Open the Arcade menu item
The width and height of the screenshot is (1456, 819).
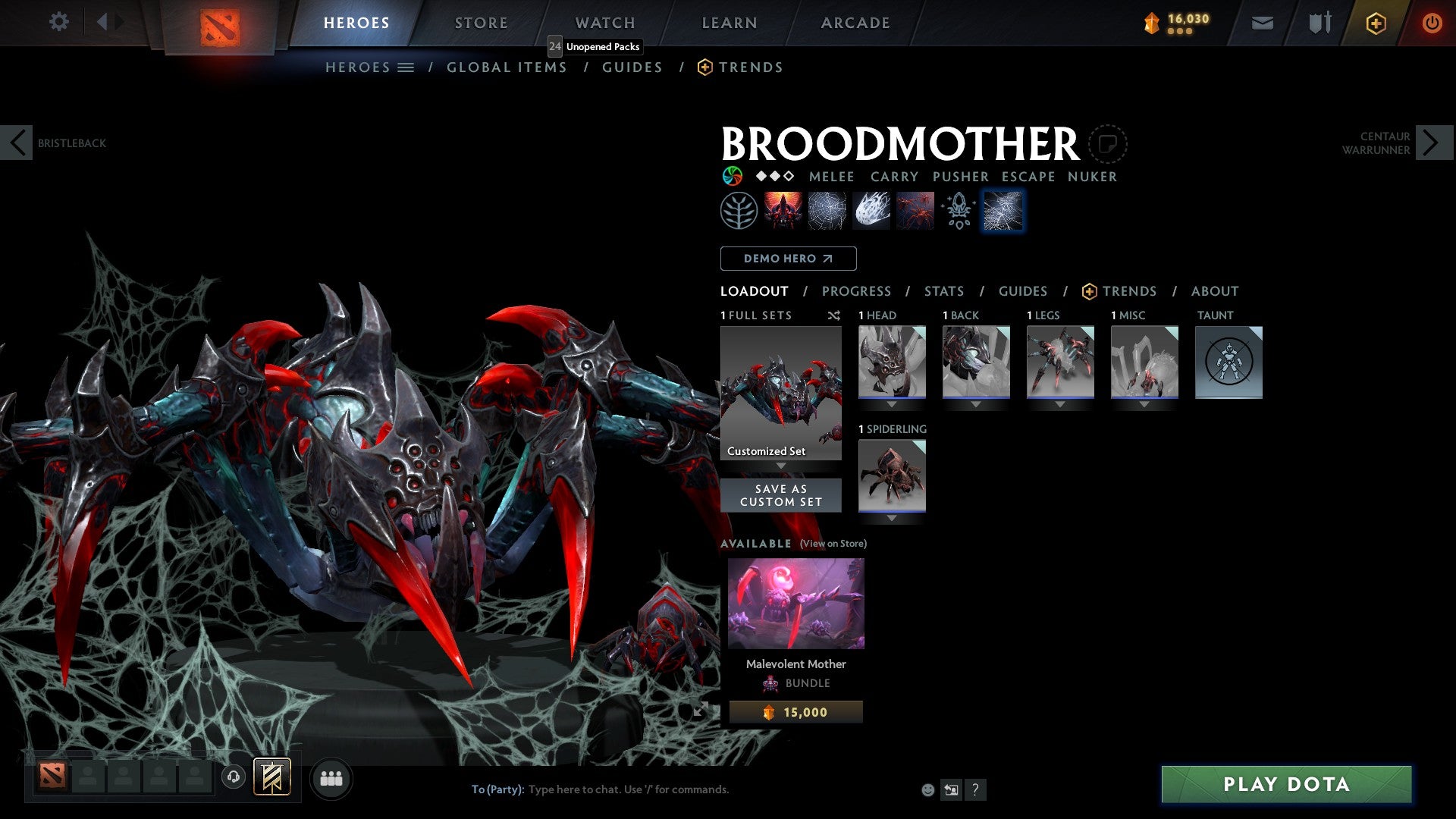click(x=855, y=22)
